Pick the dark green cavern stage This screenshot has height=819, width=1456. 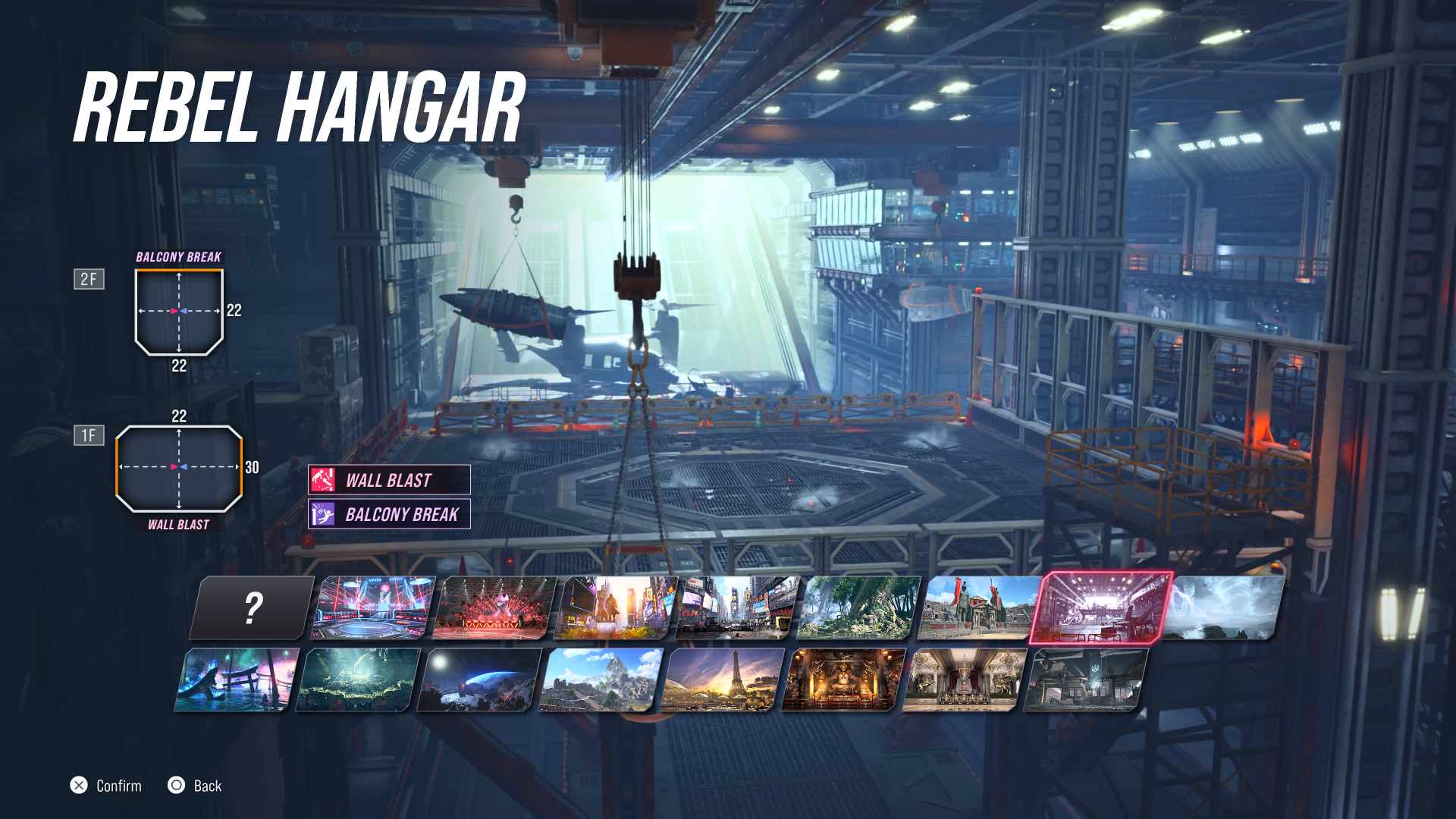pos(358,680)
